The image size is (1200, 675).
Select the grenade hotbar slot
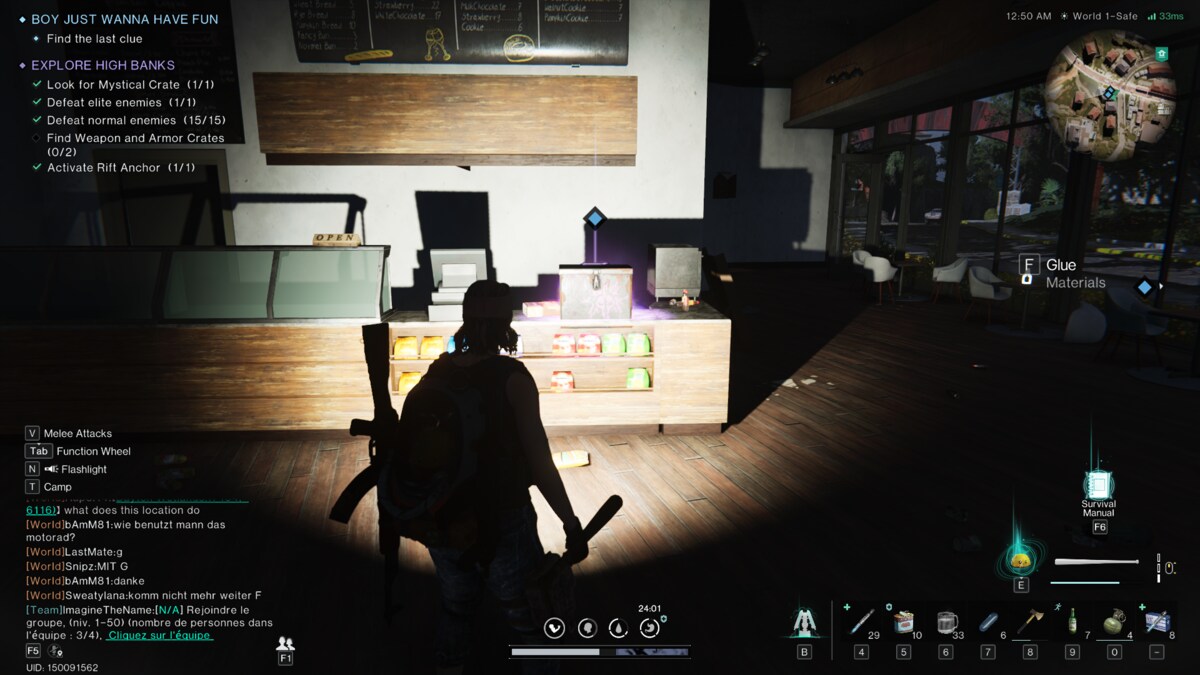1114,622
